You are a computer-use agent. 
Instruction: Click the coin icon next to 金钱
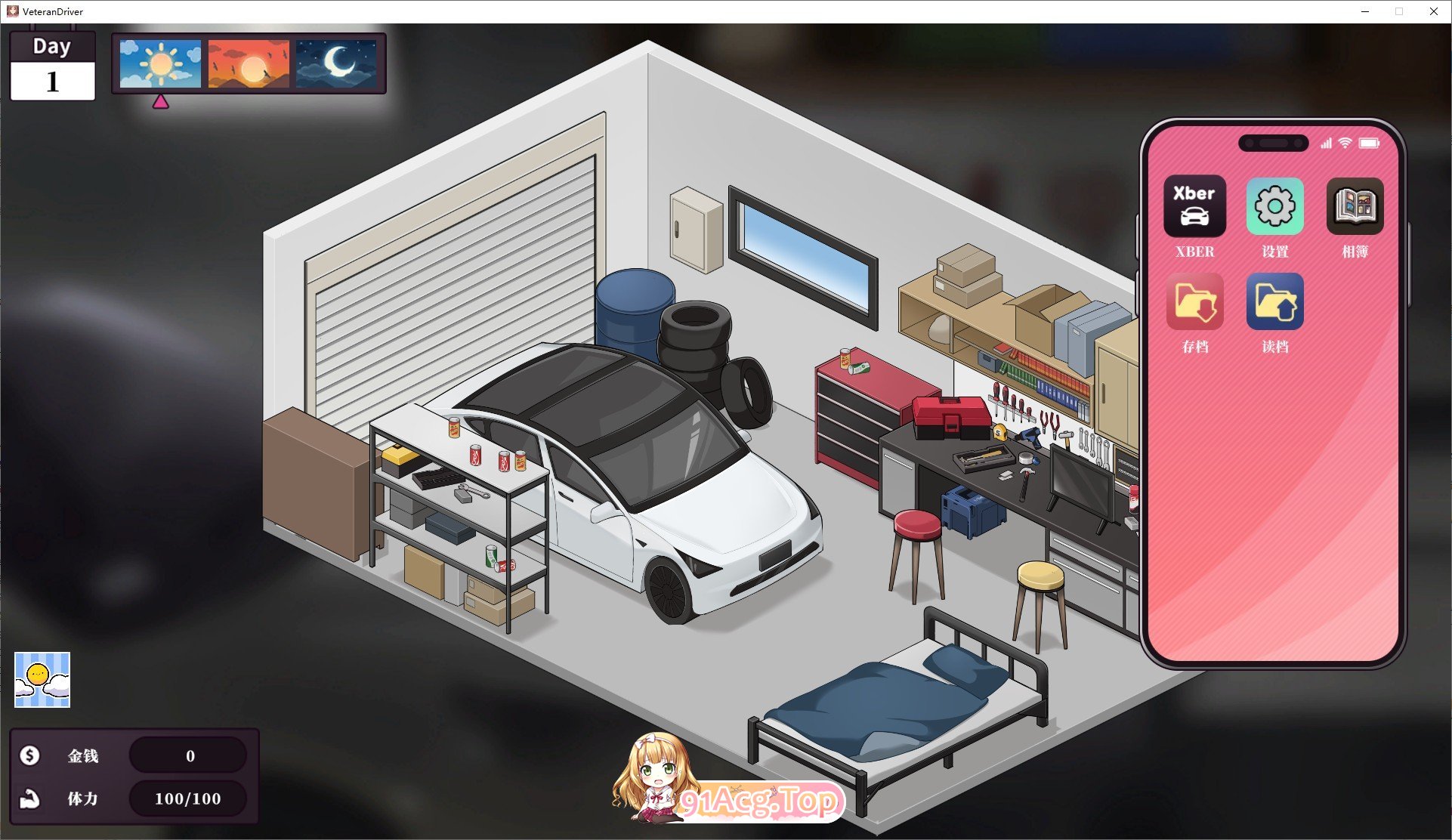pos(29,755)
